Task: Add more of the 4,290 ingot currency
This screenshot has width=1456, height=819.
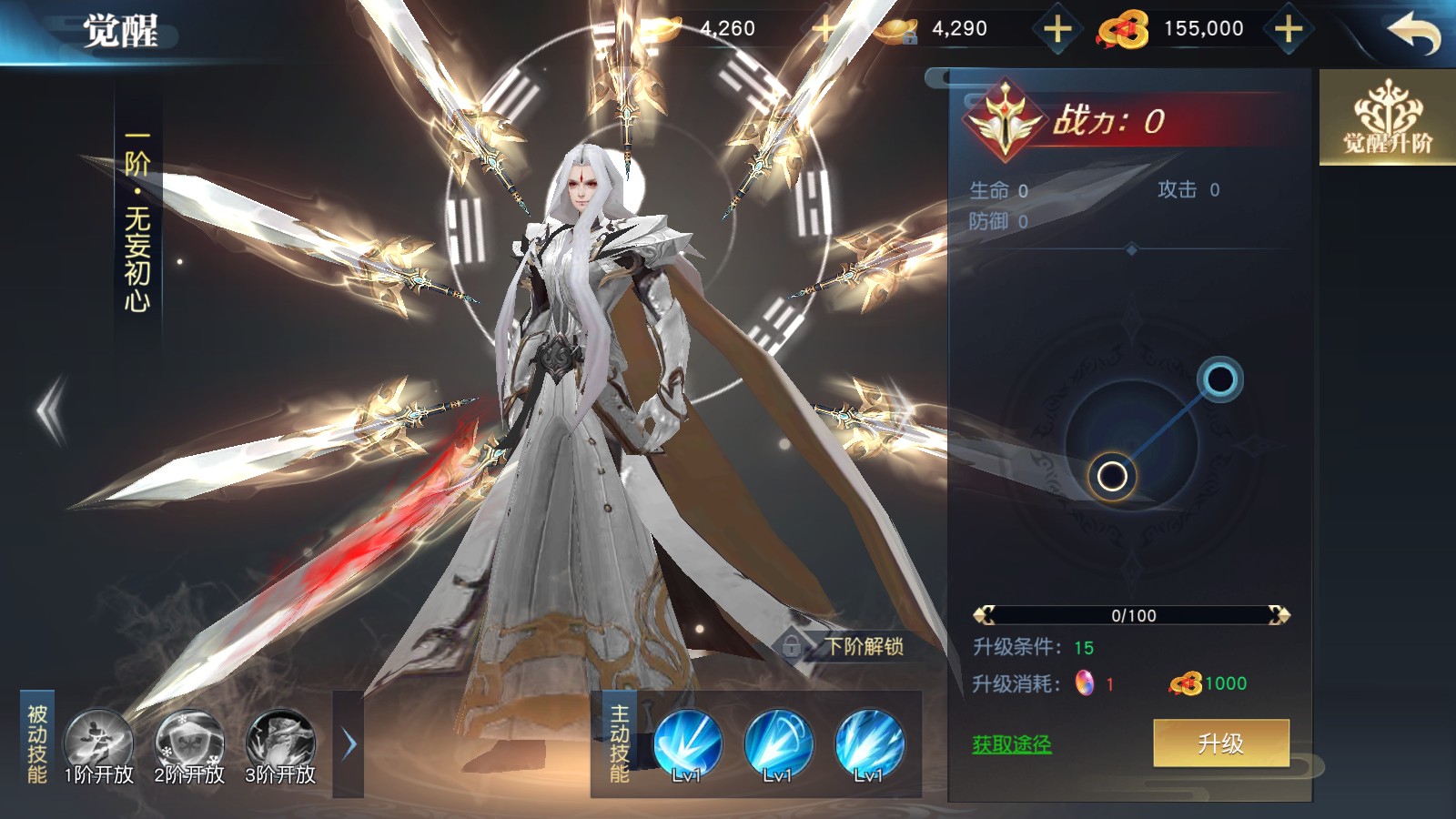Action: coord(1057,30)
